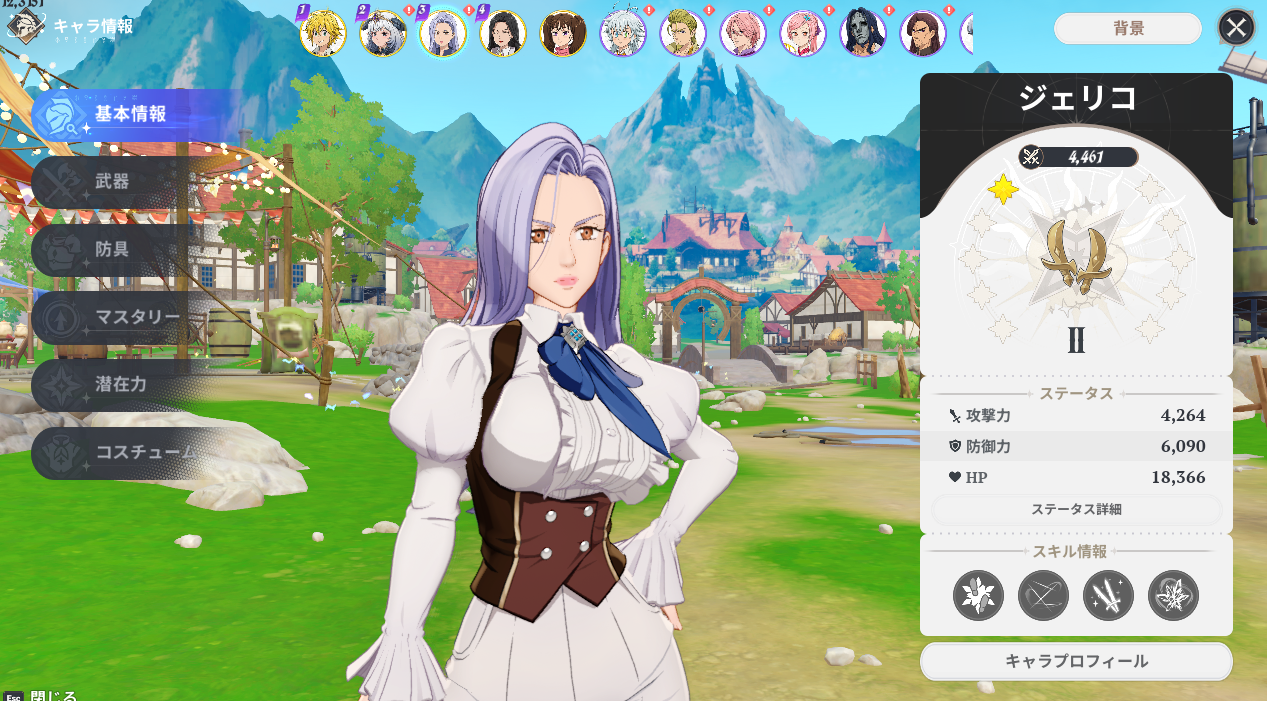1267x701 pixels.
Task: Open the 潜在力 potential tab
Action: click(119, 385)
